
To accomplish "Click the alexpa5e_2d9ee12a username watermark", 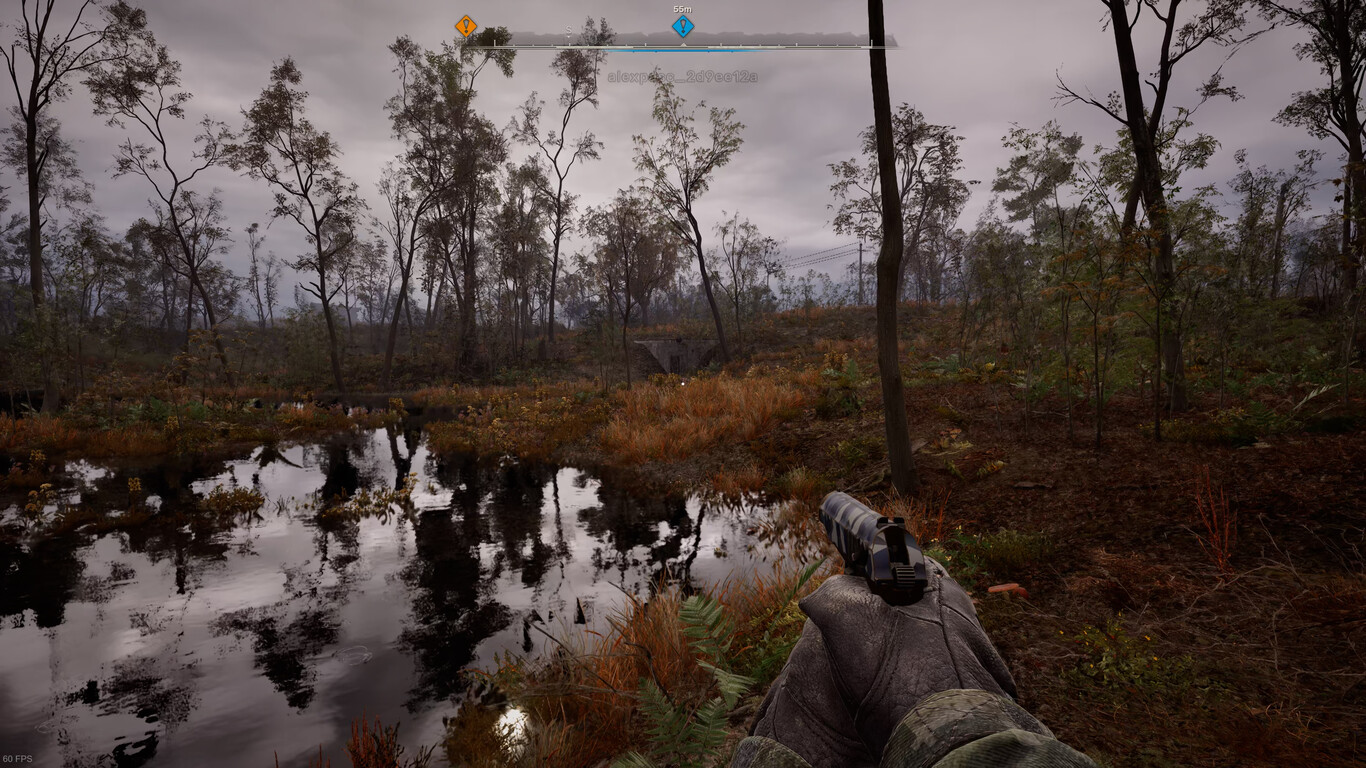I will (x=683, y=73).
